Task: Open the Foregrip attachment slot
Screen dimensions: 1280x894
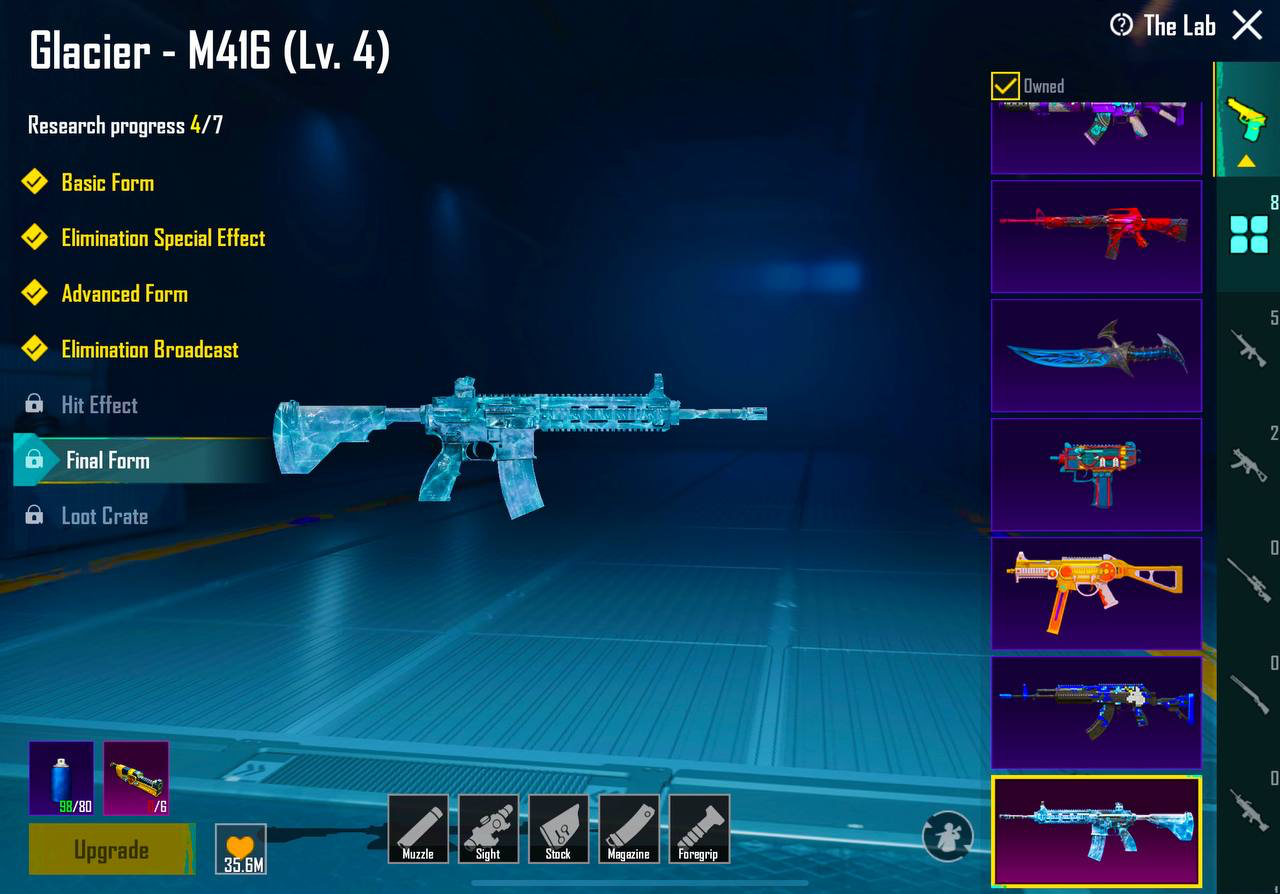Action: point(698,828)
